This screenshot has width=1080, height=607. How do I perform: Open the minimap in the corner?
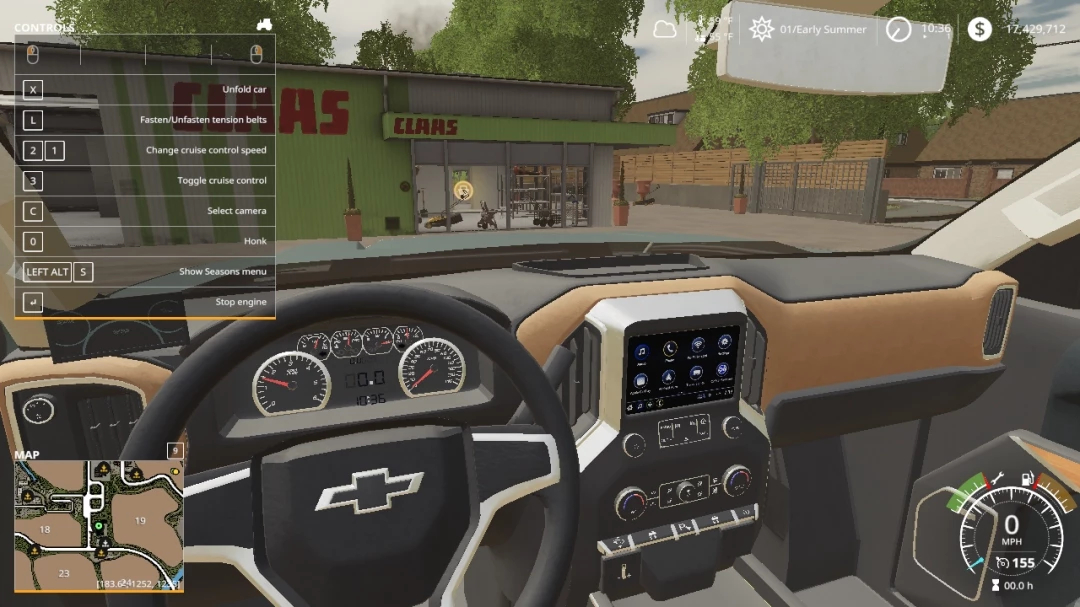tap(98, 524)
